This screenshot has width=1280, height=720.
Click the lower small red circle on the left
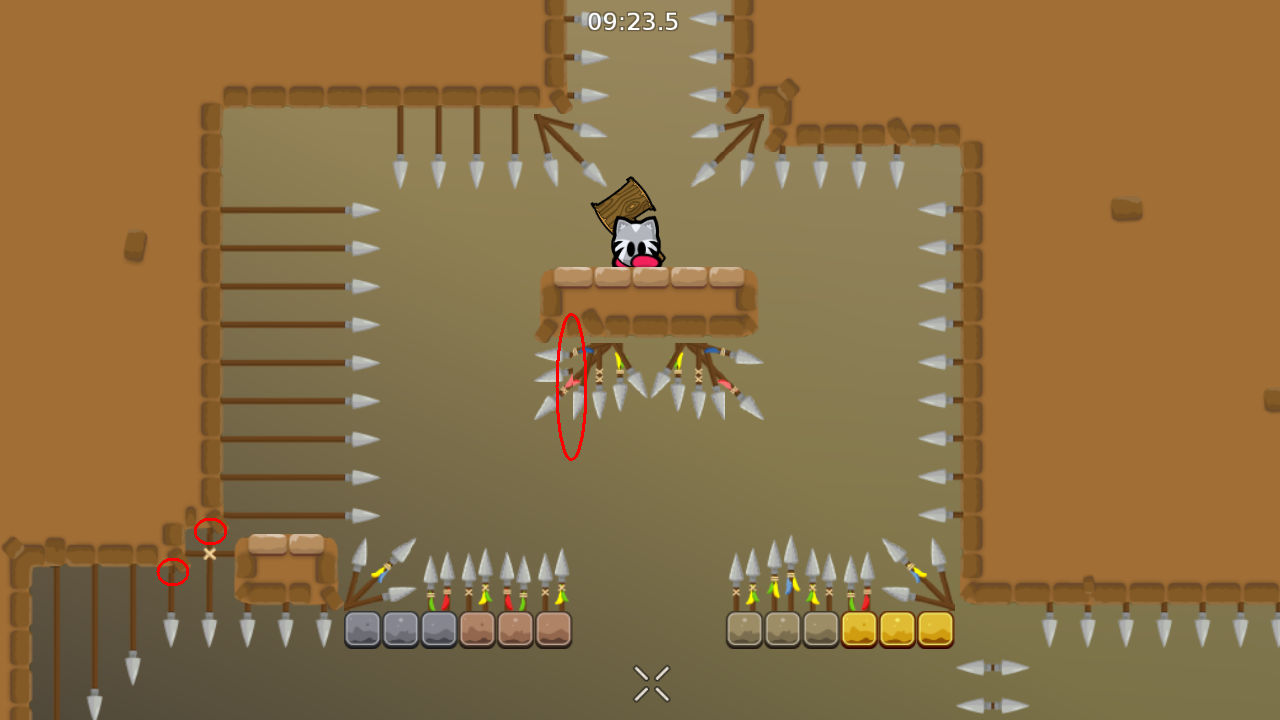(172, 572)
